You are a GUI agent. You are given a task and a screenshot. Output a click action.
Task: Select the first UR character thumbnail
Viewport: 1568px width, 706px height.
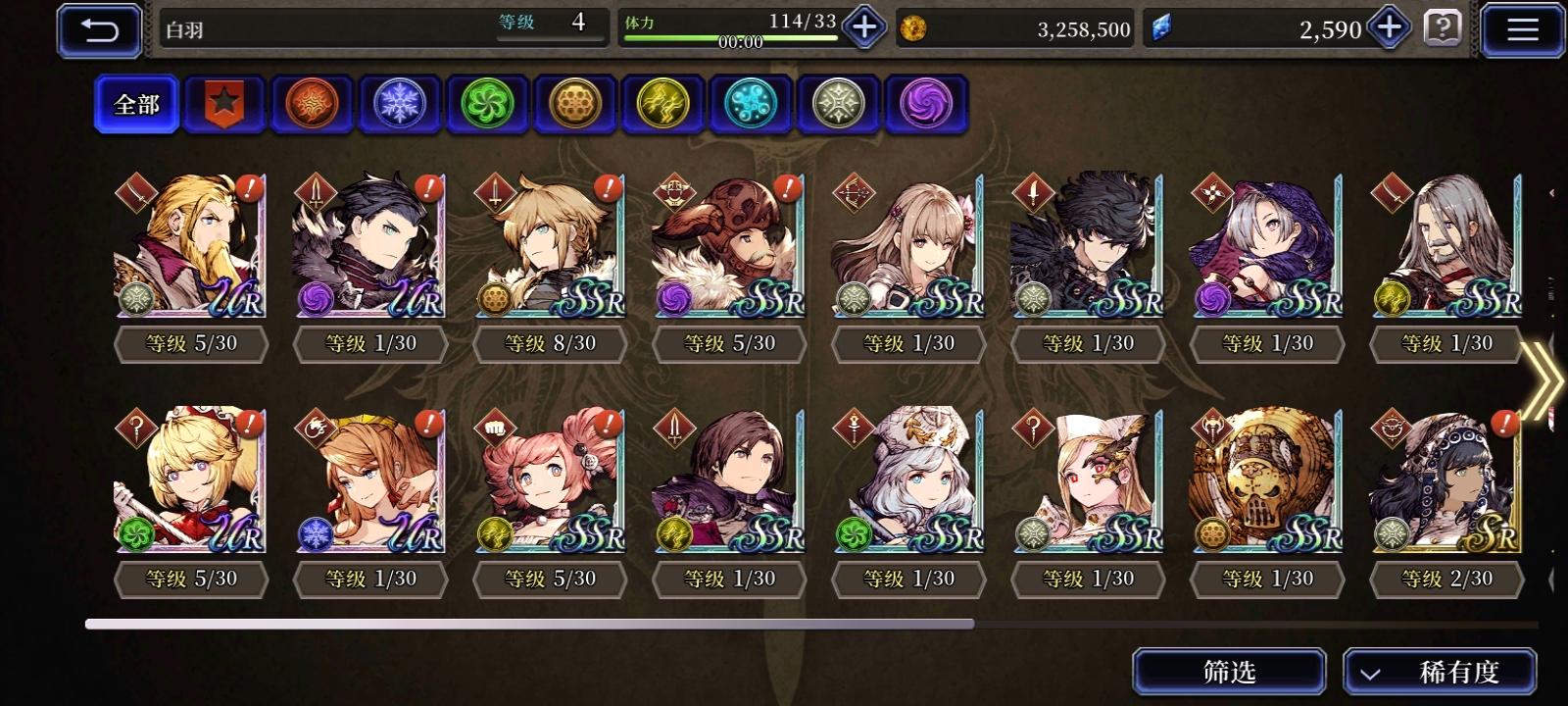click(189, 245)
